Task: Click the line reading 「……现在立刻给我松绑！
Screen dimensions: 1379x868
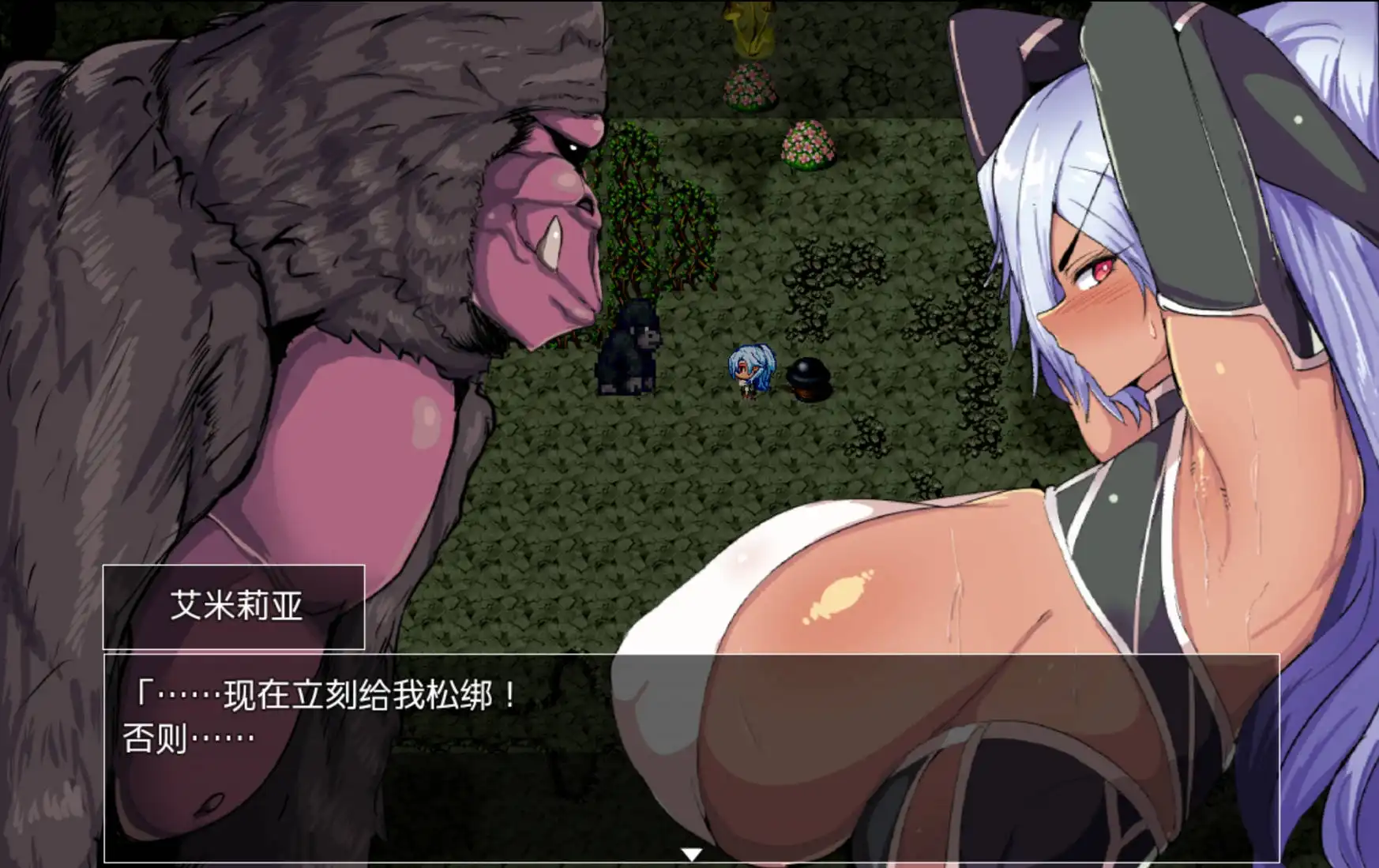Action: [x=328, y=693]
